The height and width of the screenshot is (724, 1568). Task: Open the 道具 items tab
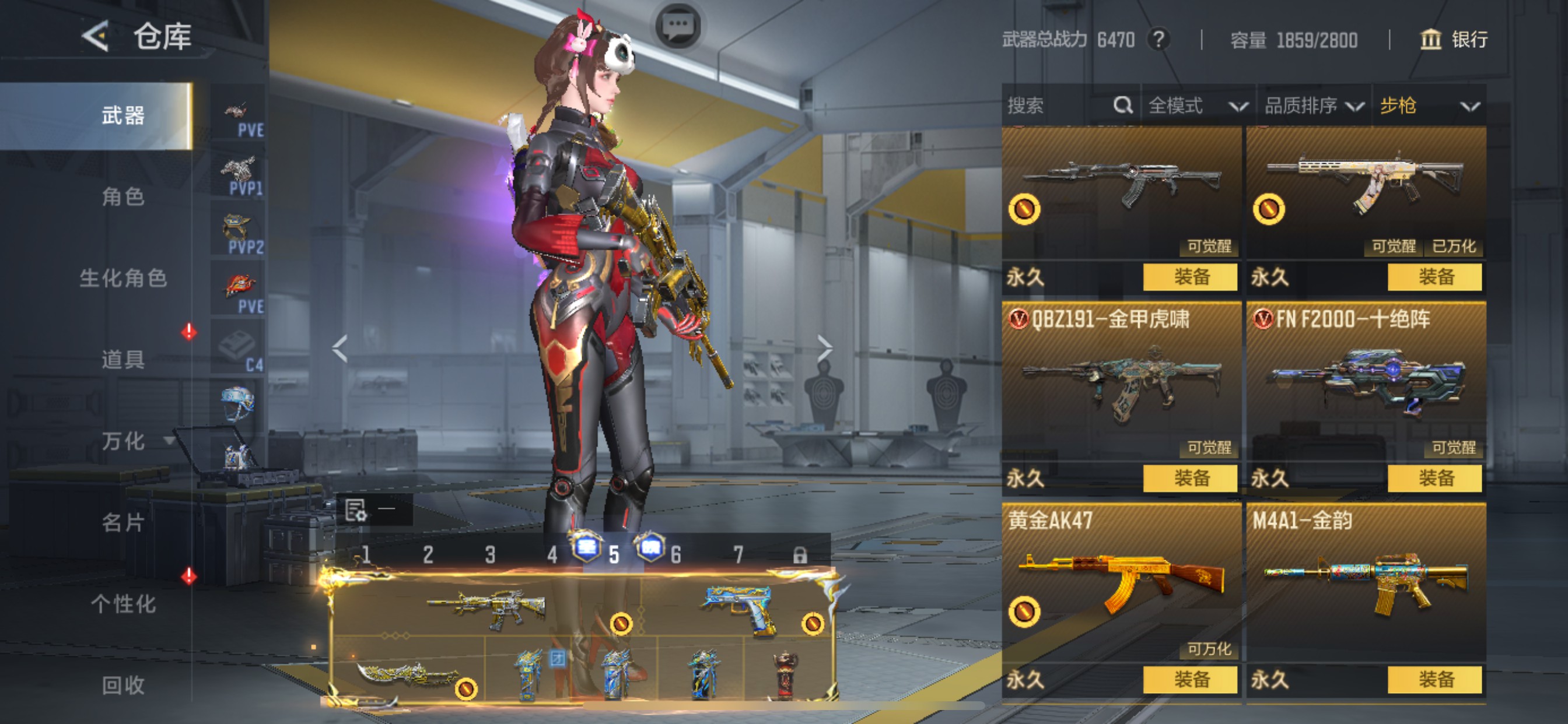point(123,360)
